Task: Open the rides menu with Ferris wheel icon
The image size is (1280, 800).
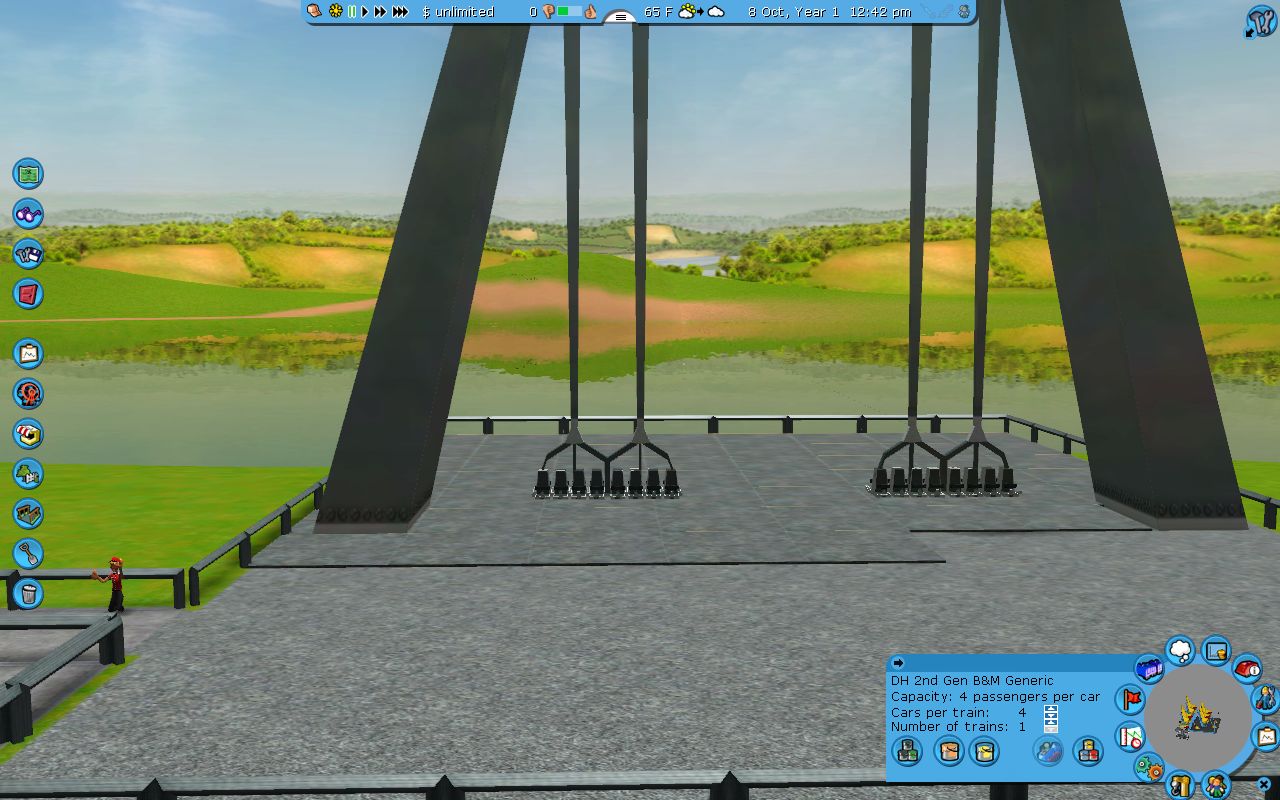Action: (28, 394)
